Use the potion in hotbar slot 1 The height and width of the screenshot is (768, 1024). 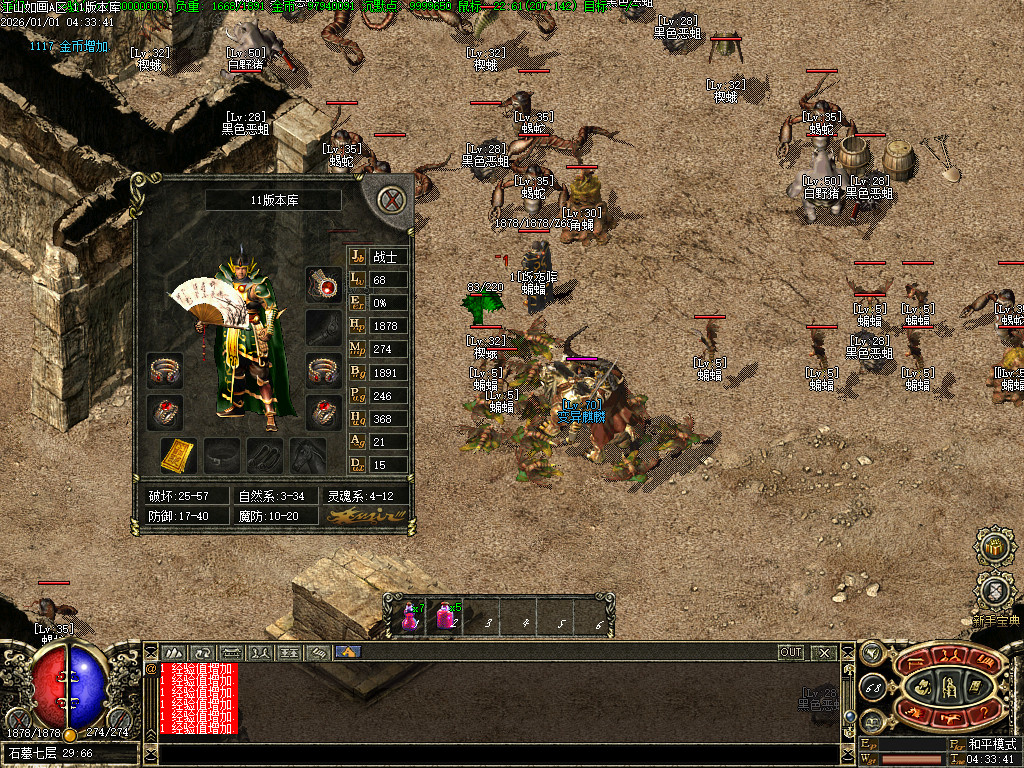coord(411,616)
